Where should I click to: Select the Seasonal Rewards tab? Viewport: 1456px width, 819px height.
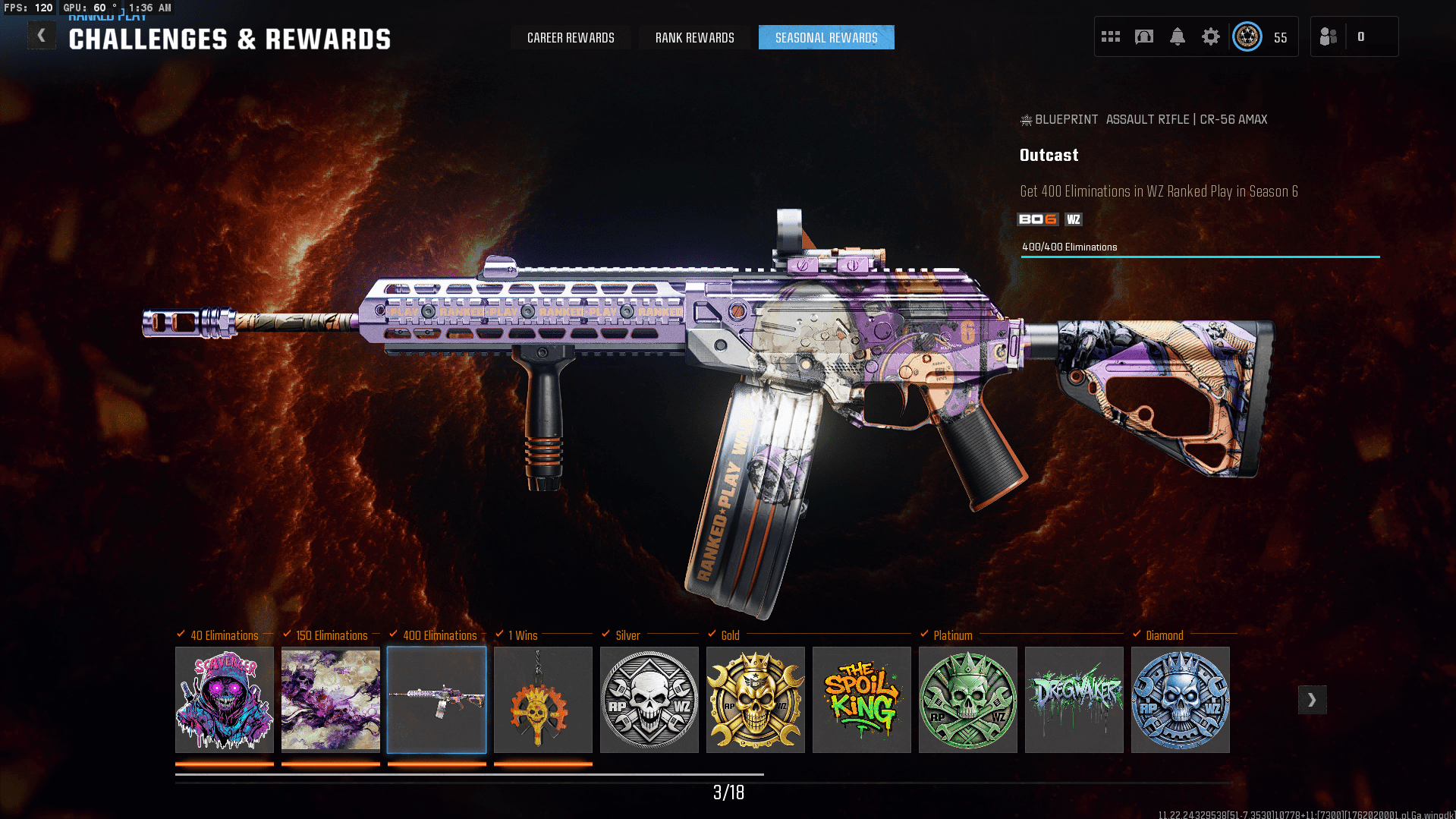click(826, 38)
